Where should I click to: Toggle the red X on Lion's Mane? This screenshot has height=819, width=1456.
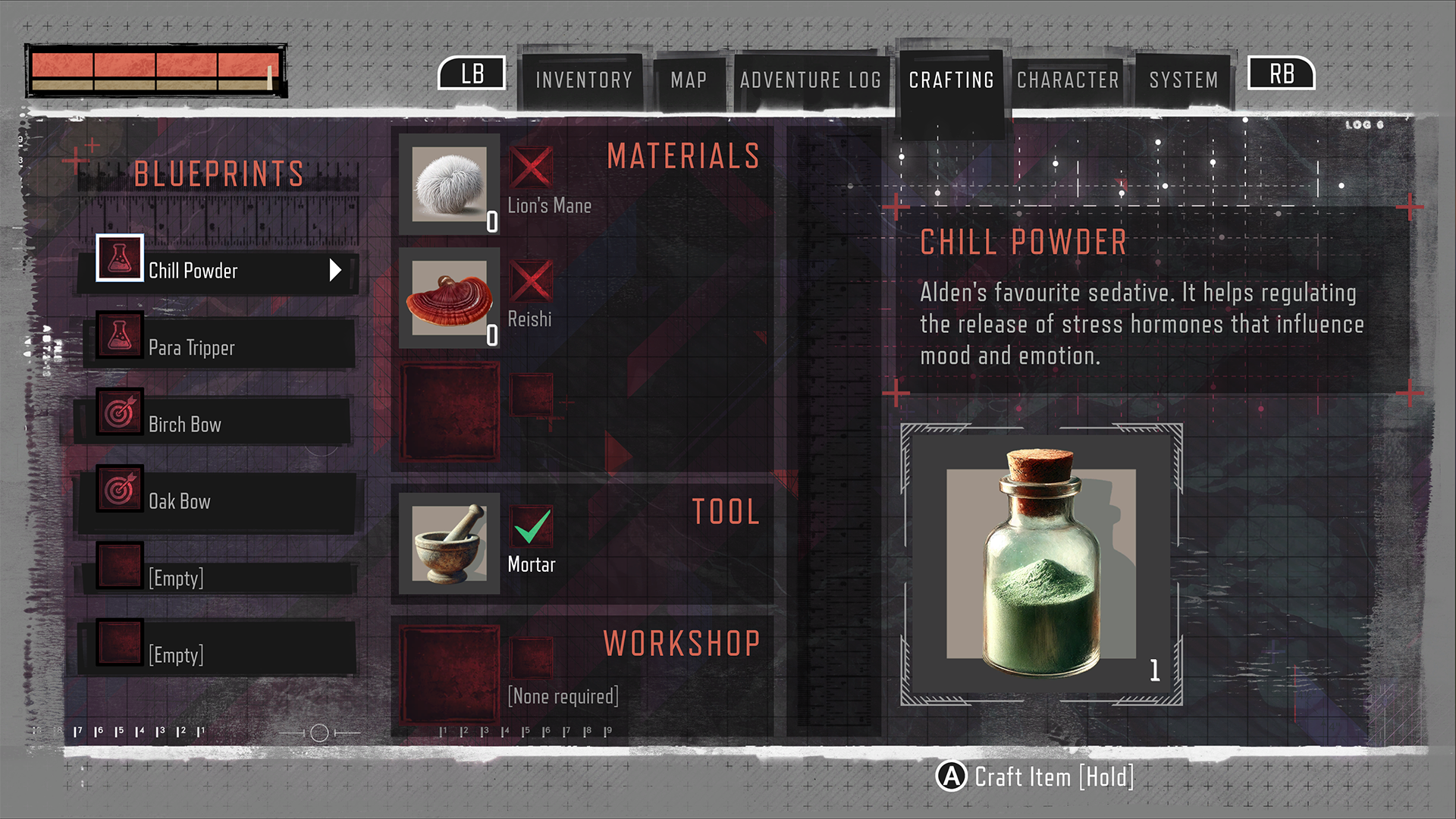pos(532,168)
